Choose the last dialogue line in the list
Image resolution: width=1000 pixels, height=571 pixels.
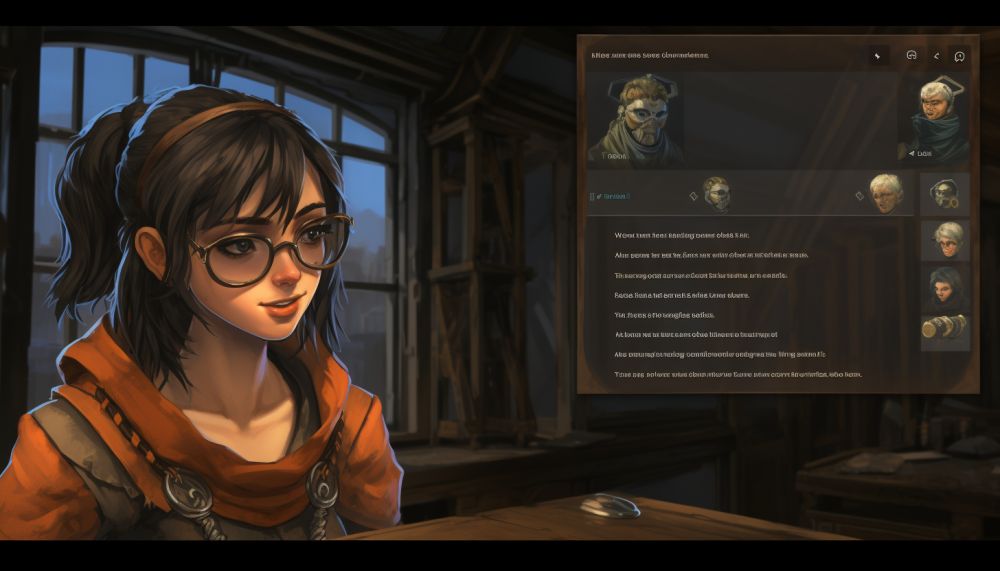click(737, 374)
